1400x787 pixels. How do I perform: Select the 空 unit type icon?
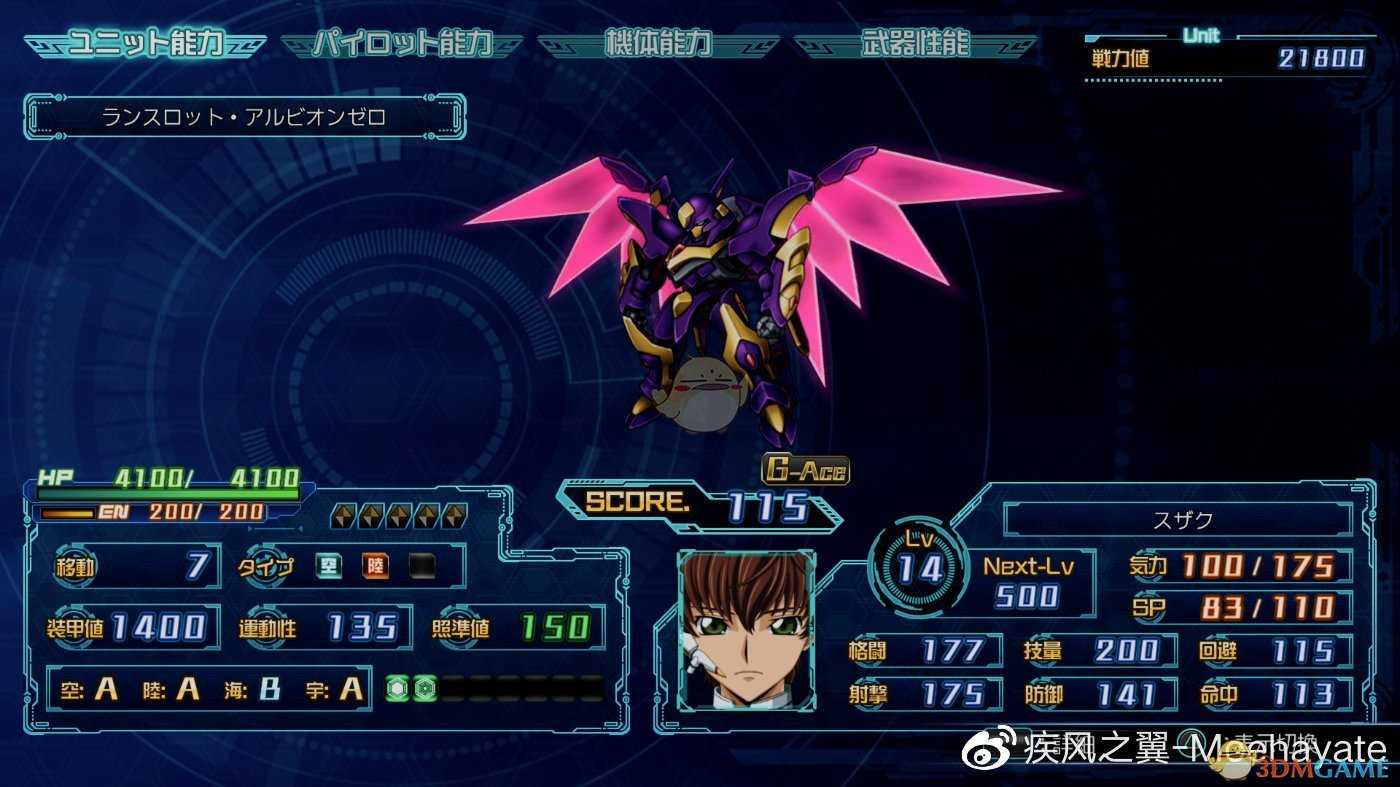point(329,567)
